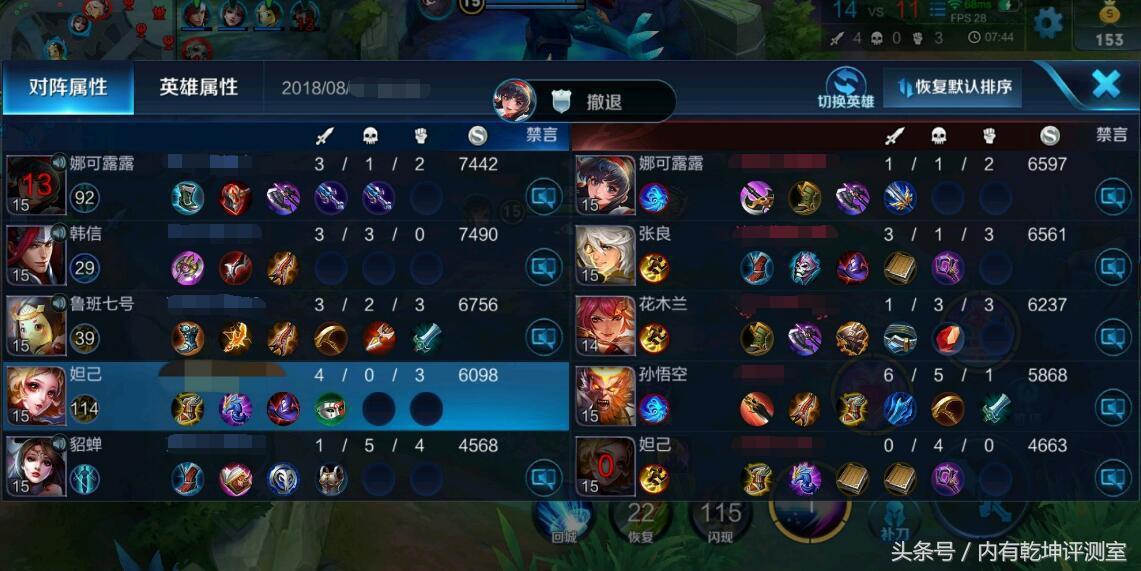Close the scoreboard with the X button
The image size is (1141, 571).
(x=1106, y=84)
